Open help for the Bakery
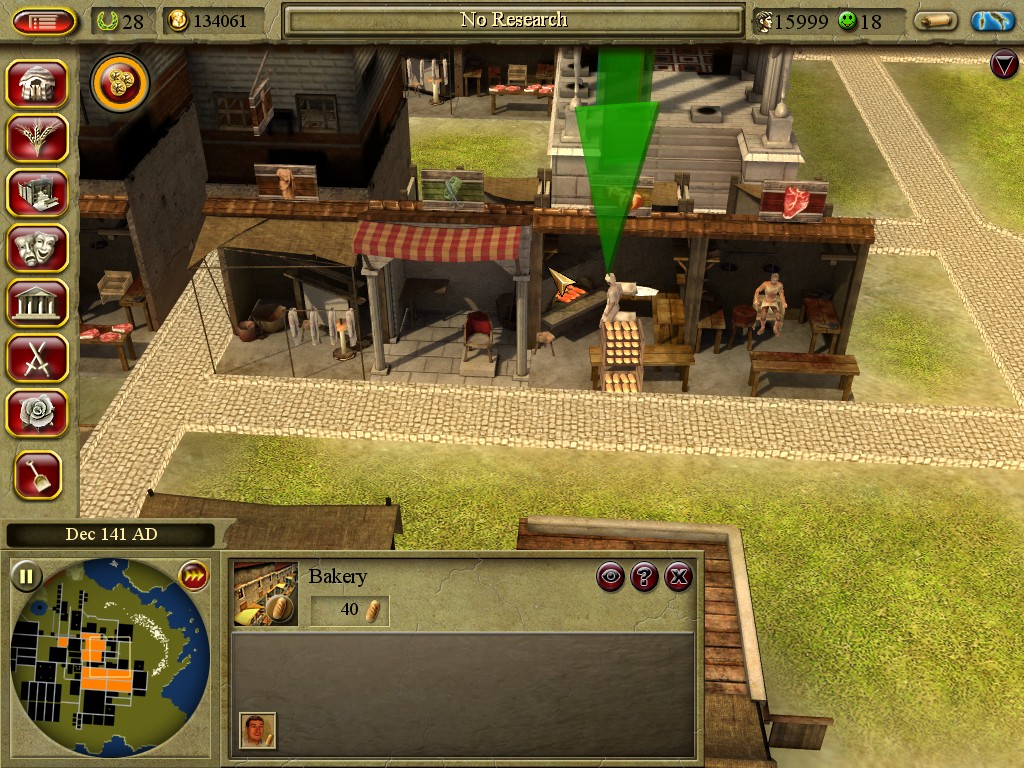 point(645,576)
